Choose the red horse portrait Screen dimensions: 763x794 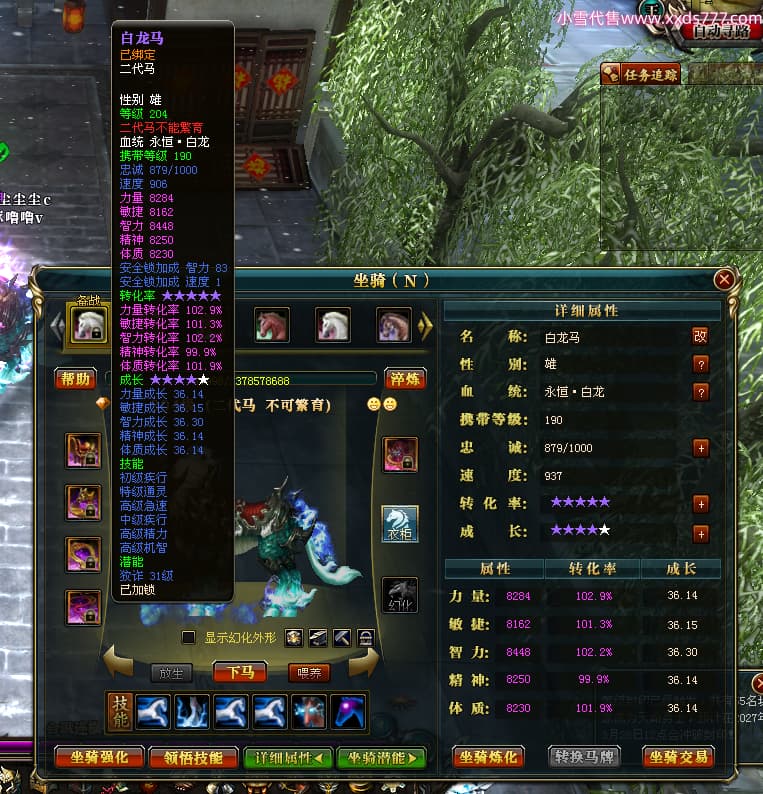272,324
